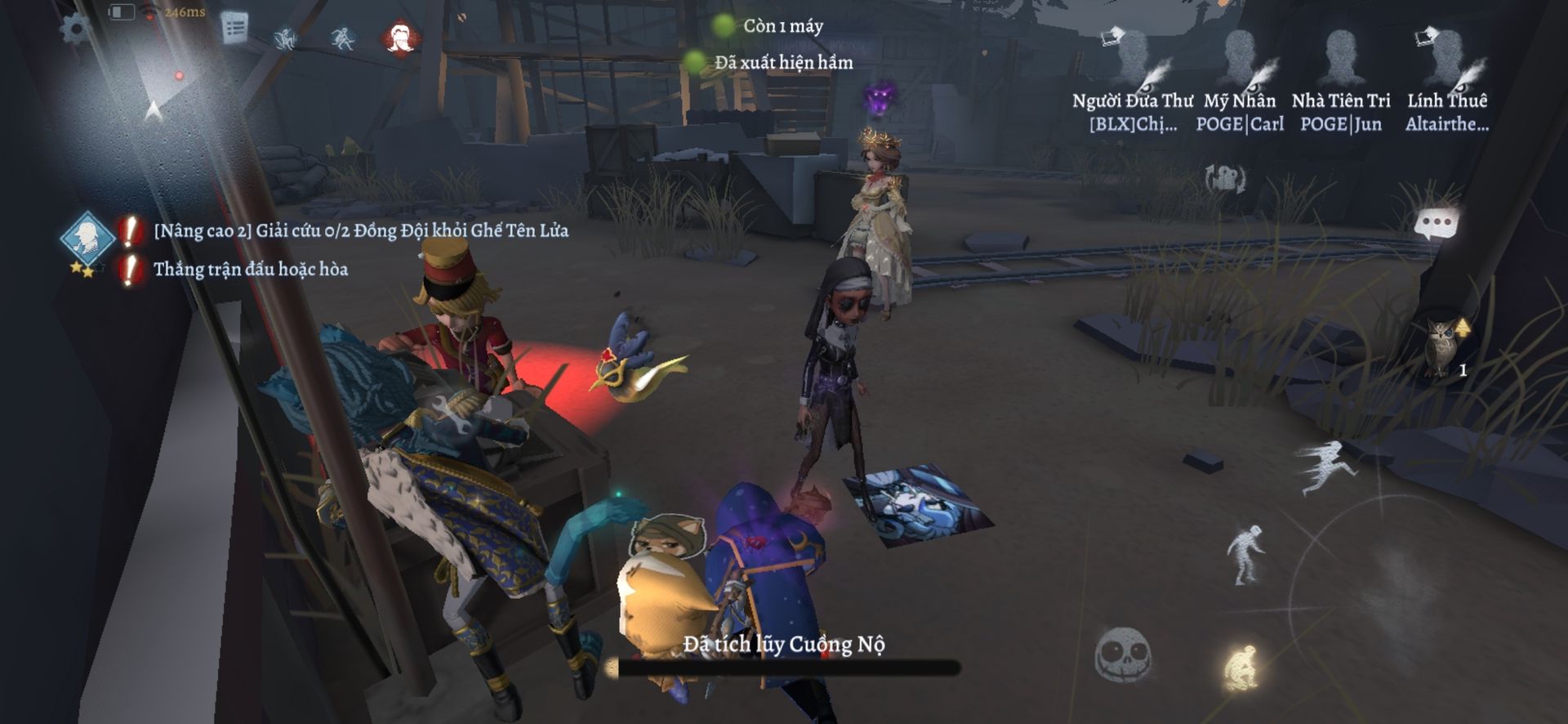Tap the skull face action button
The width and height of the screenshot is (1568, 724).
(x=1124, y=655)
